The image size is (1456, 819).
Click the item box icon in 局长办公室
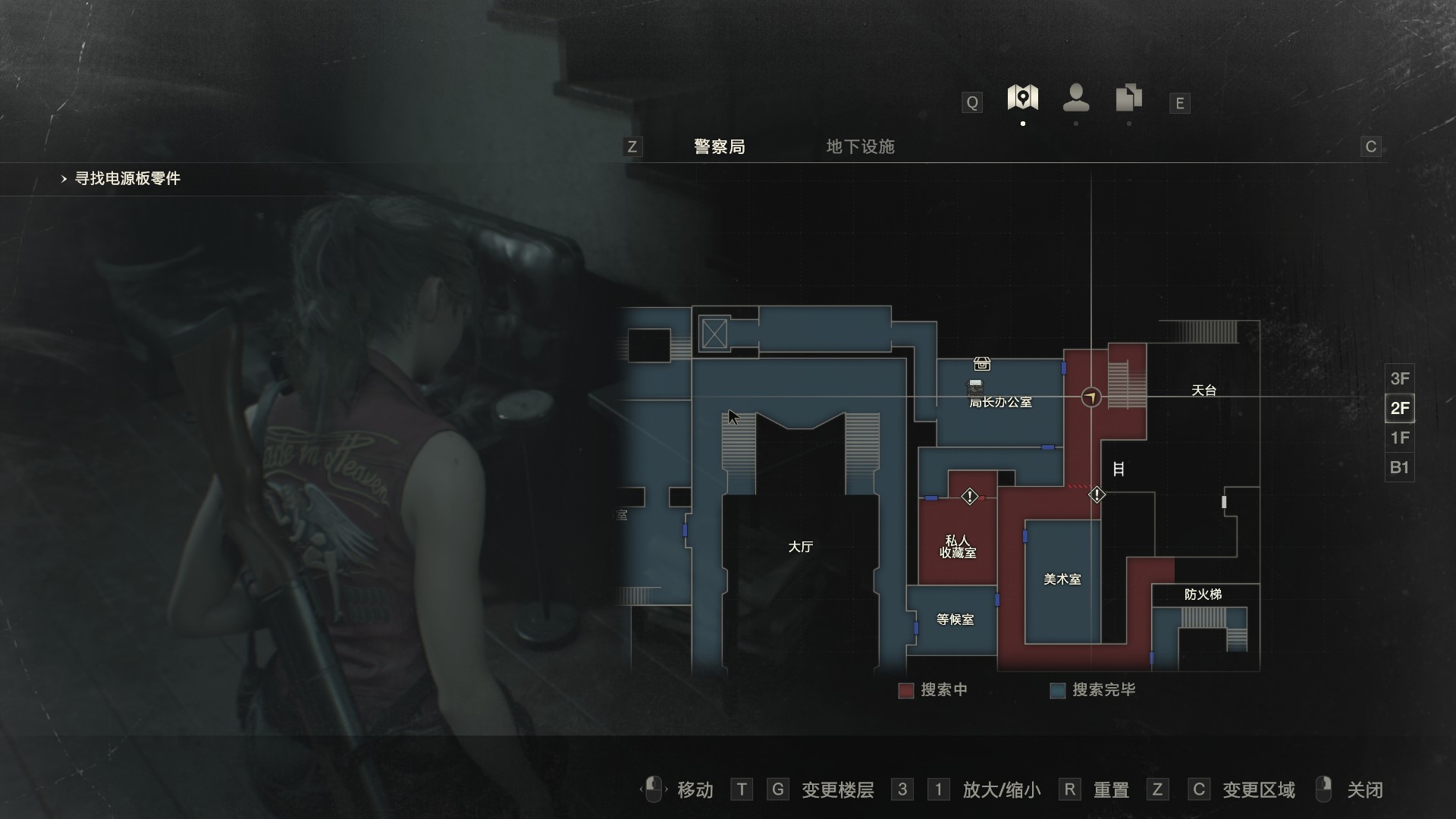pos(982,364)
